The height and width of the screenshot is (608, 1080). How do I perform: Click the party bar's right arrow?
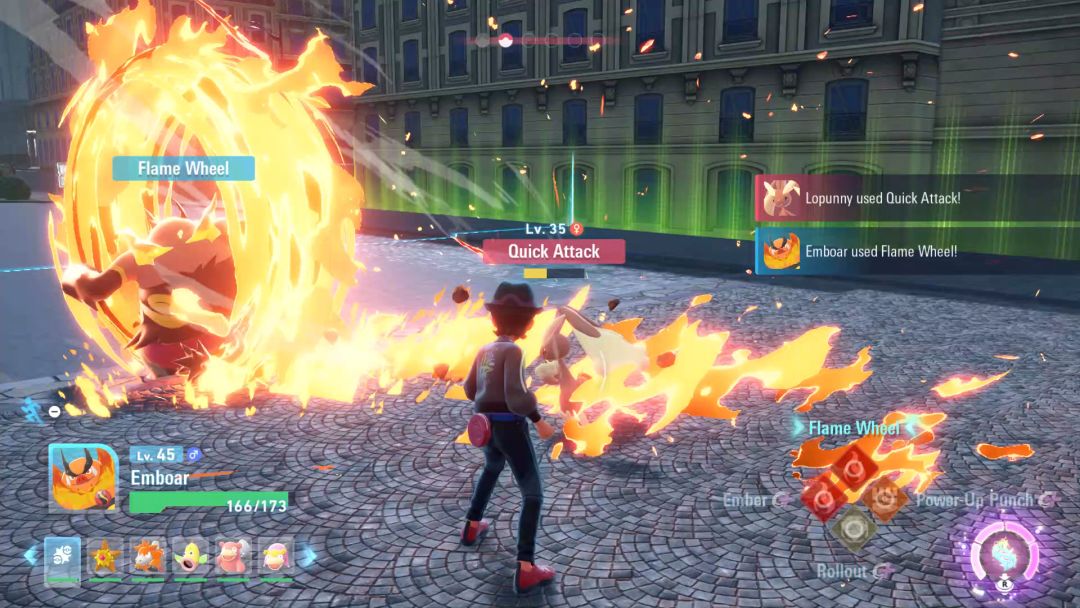click(309, 555)
